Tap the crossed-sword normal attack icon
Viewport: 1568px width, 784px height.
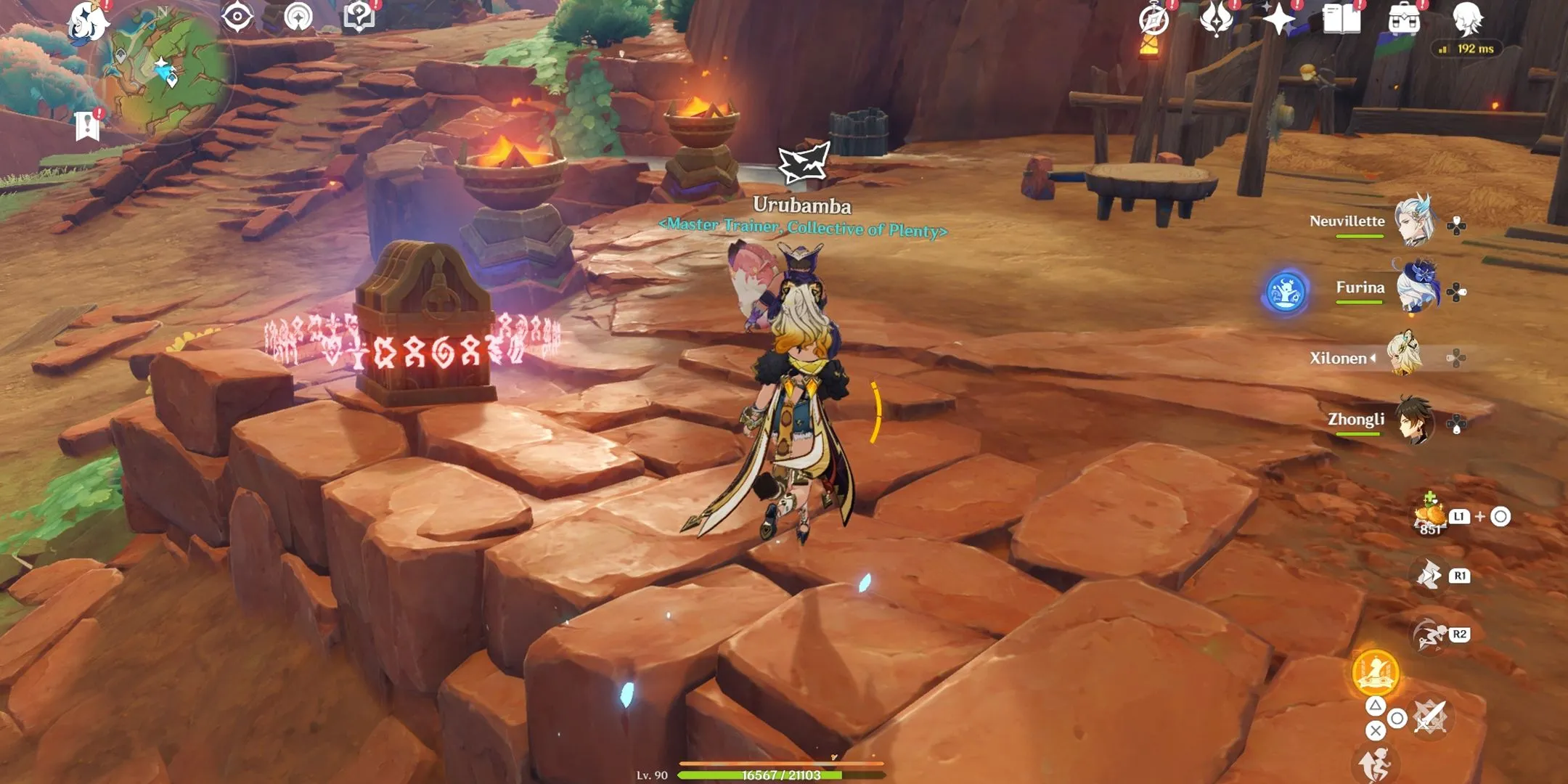[x=1430, y=718]
